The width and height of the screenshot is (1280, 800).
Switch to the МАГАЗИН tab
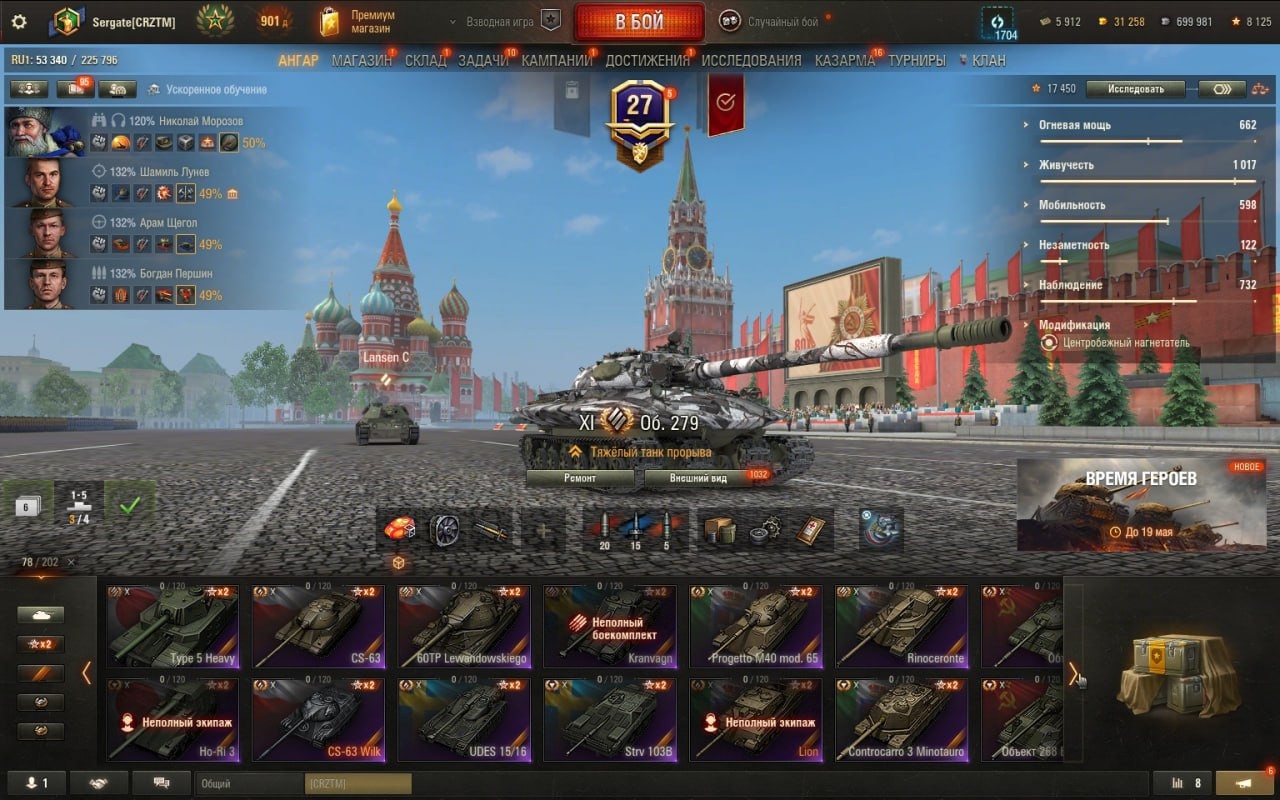coord(361,60)
